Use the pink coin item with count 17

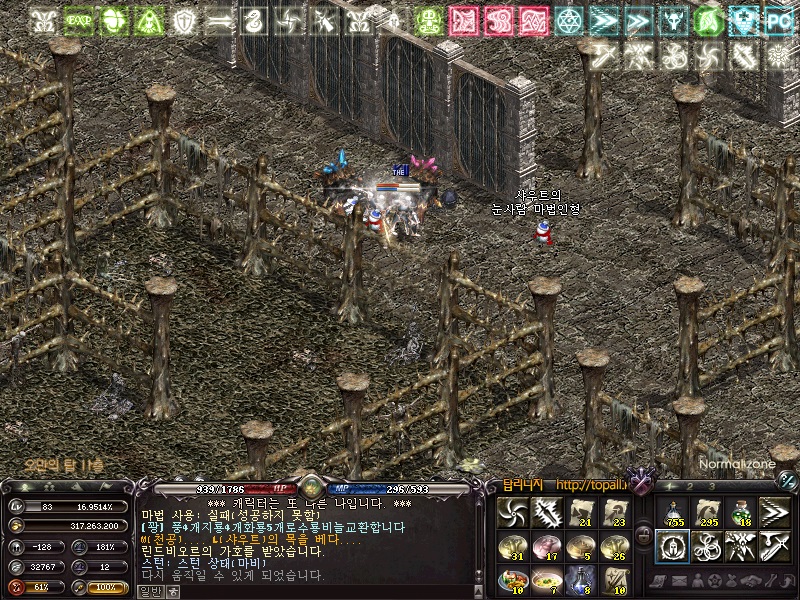coord(546,546)
